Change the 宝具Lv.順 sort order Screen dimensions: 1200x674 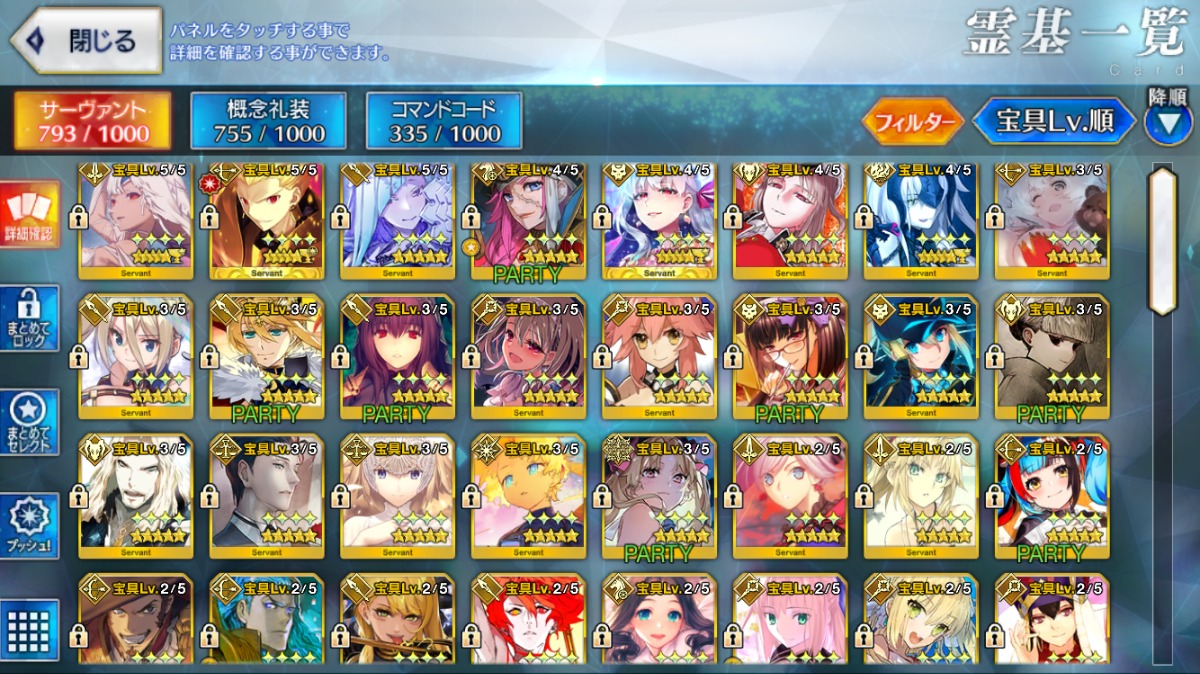(1054, 122)
